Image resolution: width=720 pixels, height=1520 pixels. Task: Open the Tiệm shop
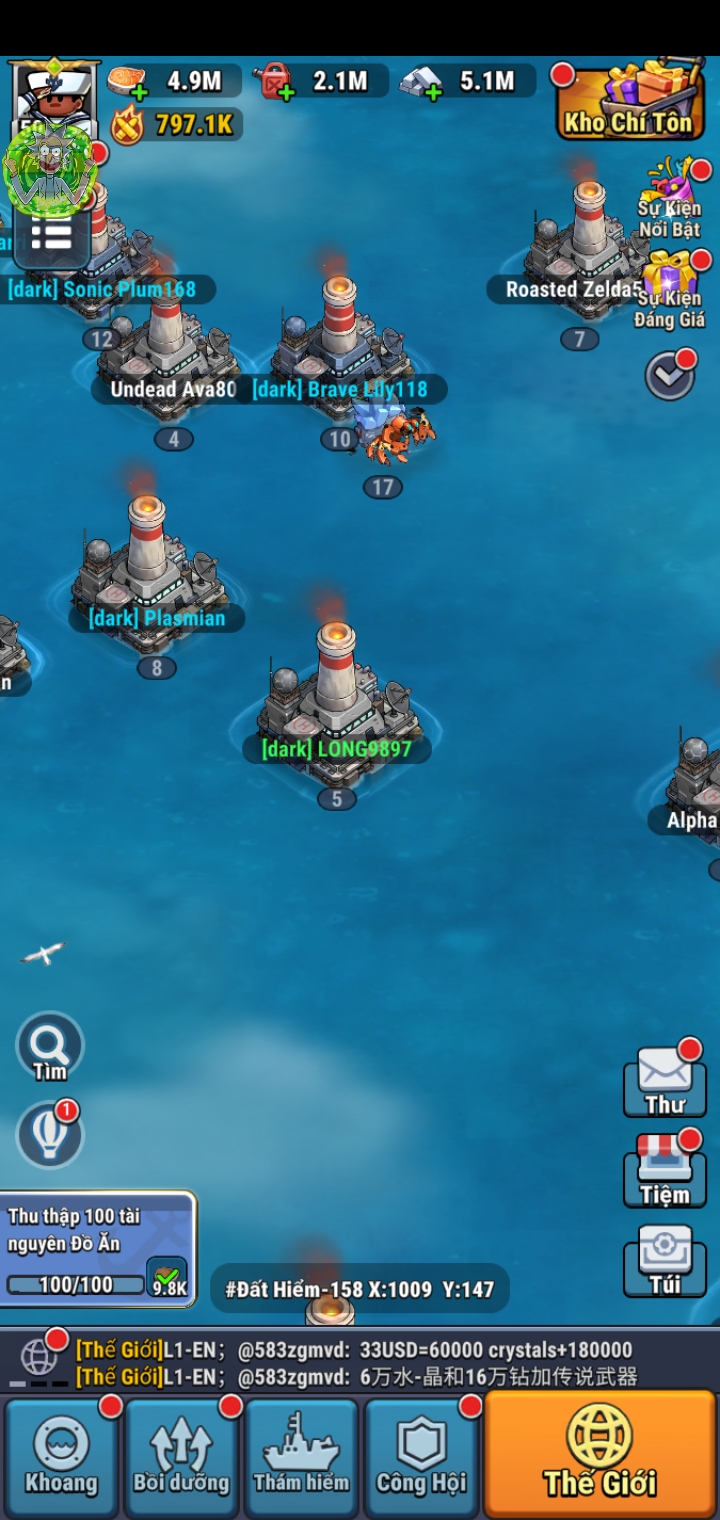coord(665,1172)
